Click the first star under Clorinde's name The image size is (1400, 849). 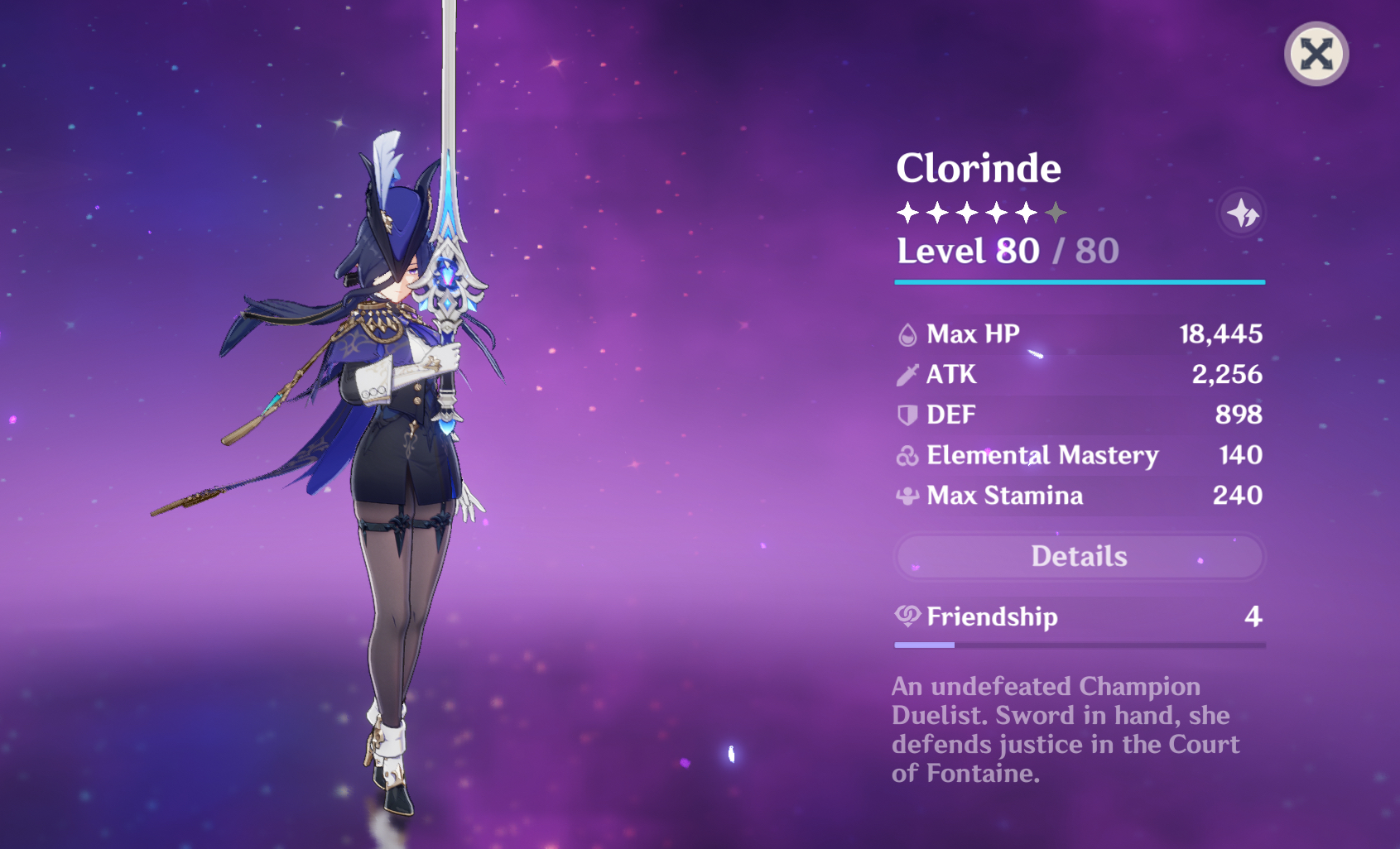coord(907,213)
